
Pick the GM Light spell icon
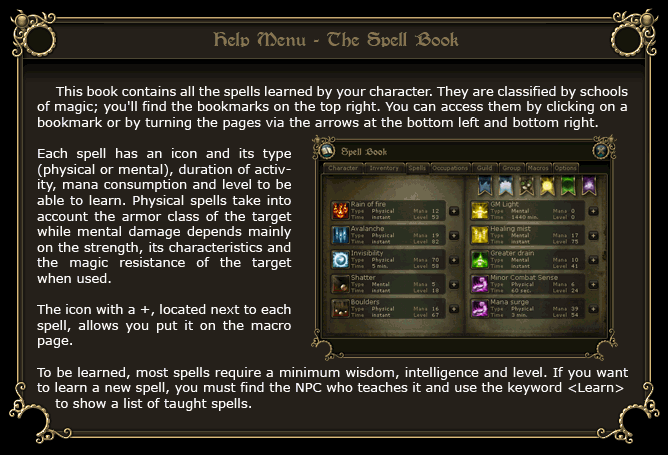[x=479, y=211]
